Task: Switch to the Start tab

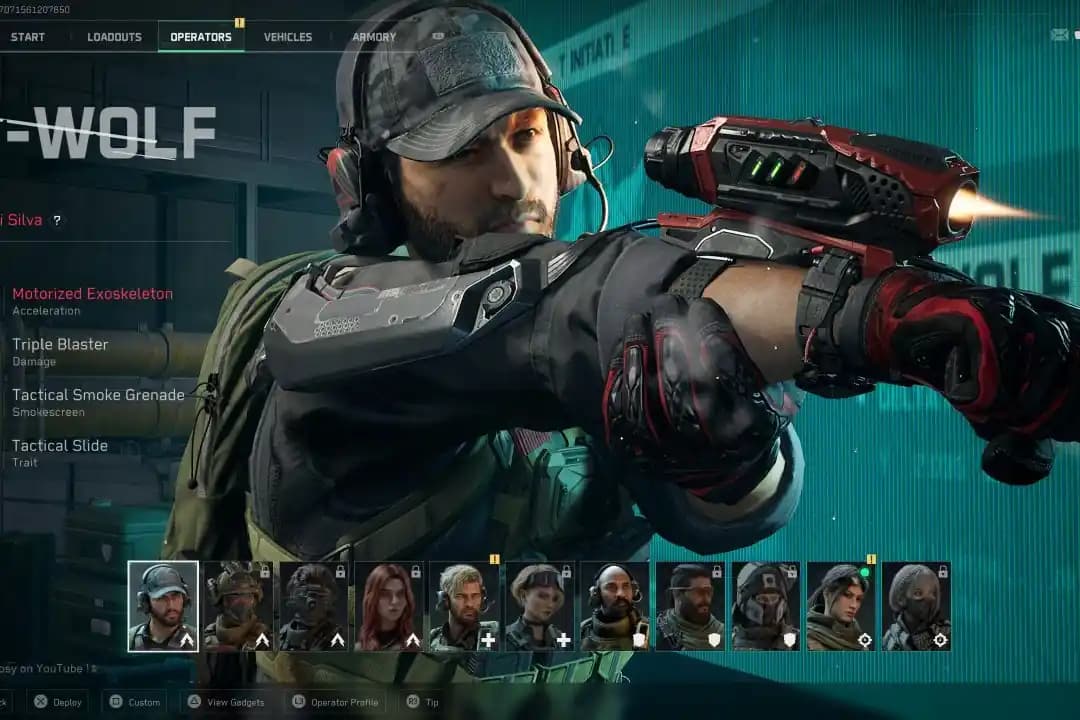Action: 27,37
